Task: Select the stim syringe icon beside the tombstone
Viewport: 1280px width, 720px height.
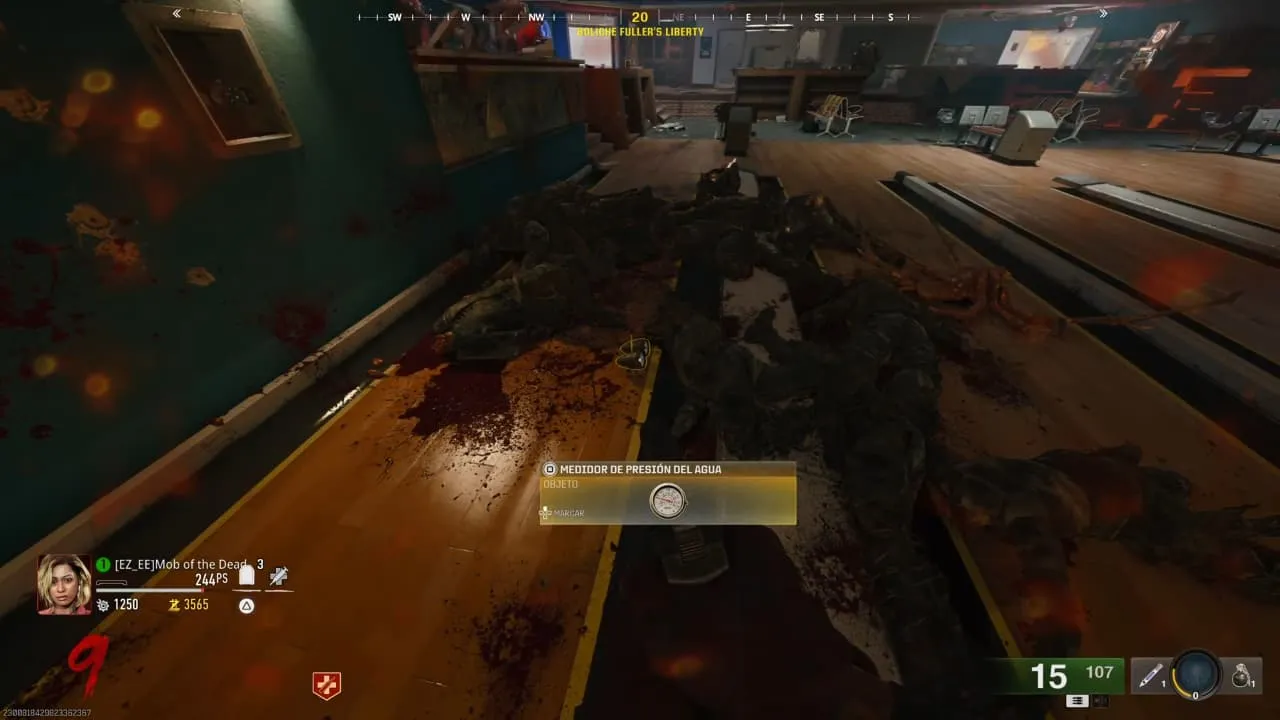Action: tap(280, 576)
